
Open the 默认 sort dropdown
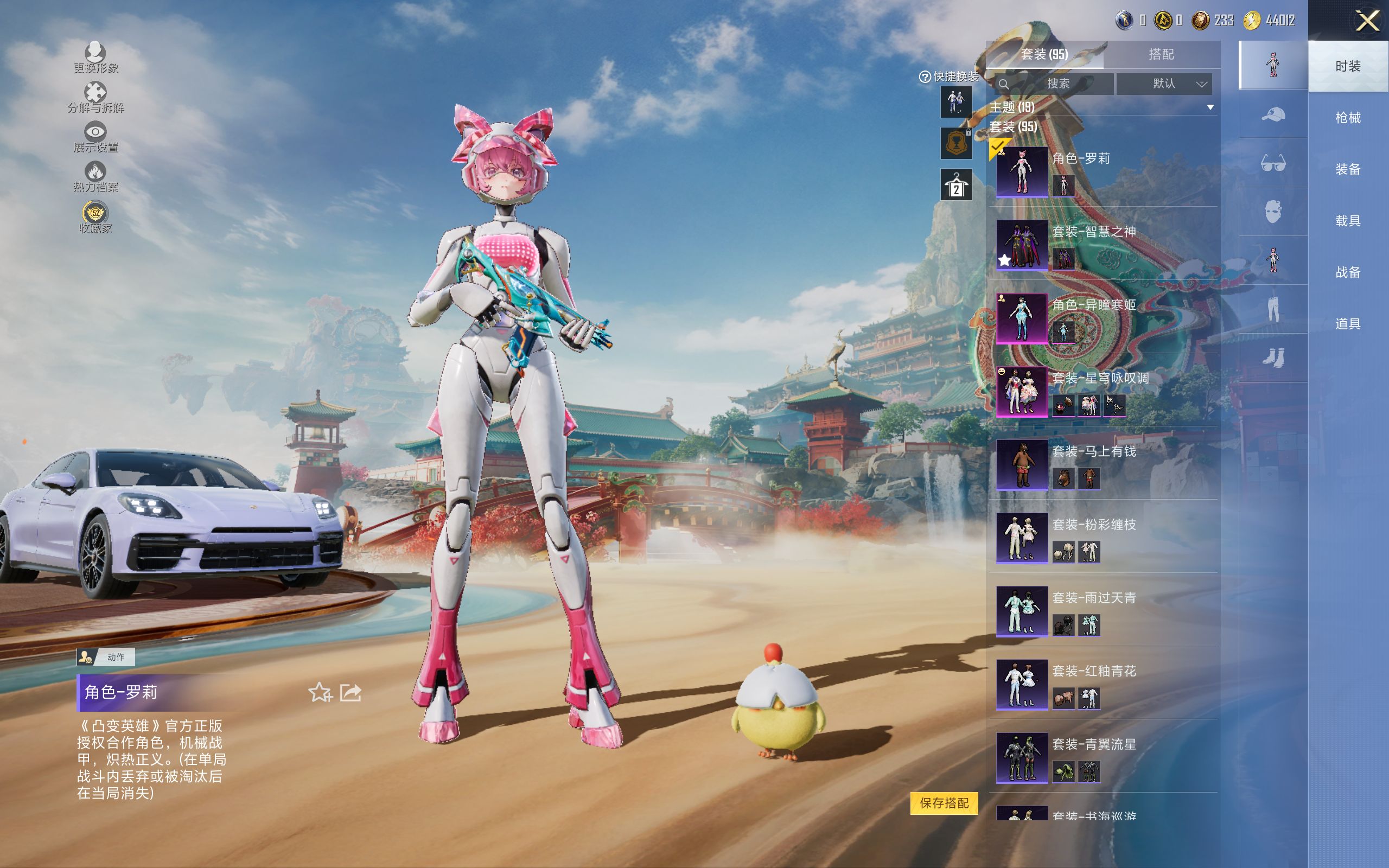[x=1164, y=84]
